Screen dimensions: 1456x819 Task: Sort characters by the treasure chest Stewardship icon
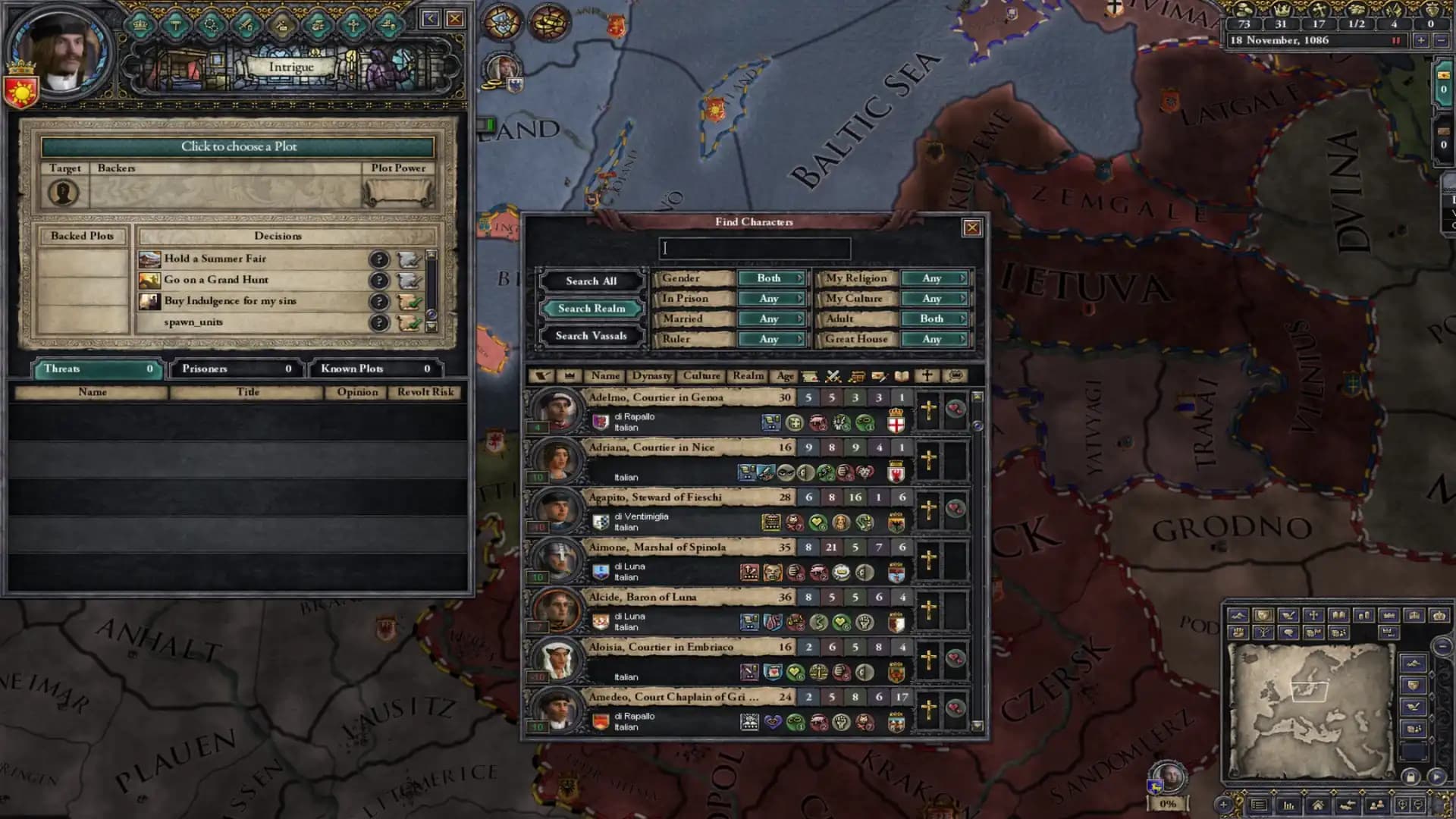(856, 376)
